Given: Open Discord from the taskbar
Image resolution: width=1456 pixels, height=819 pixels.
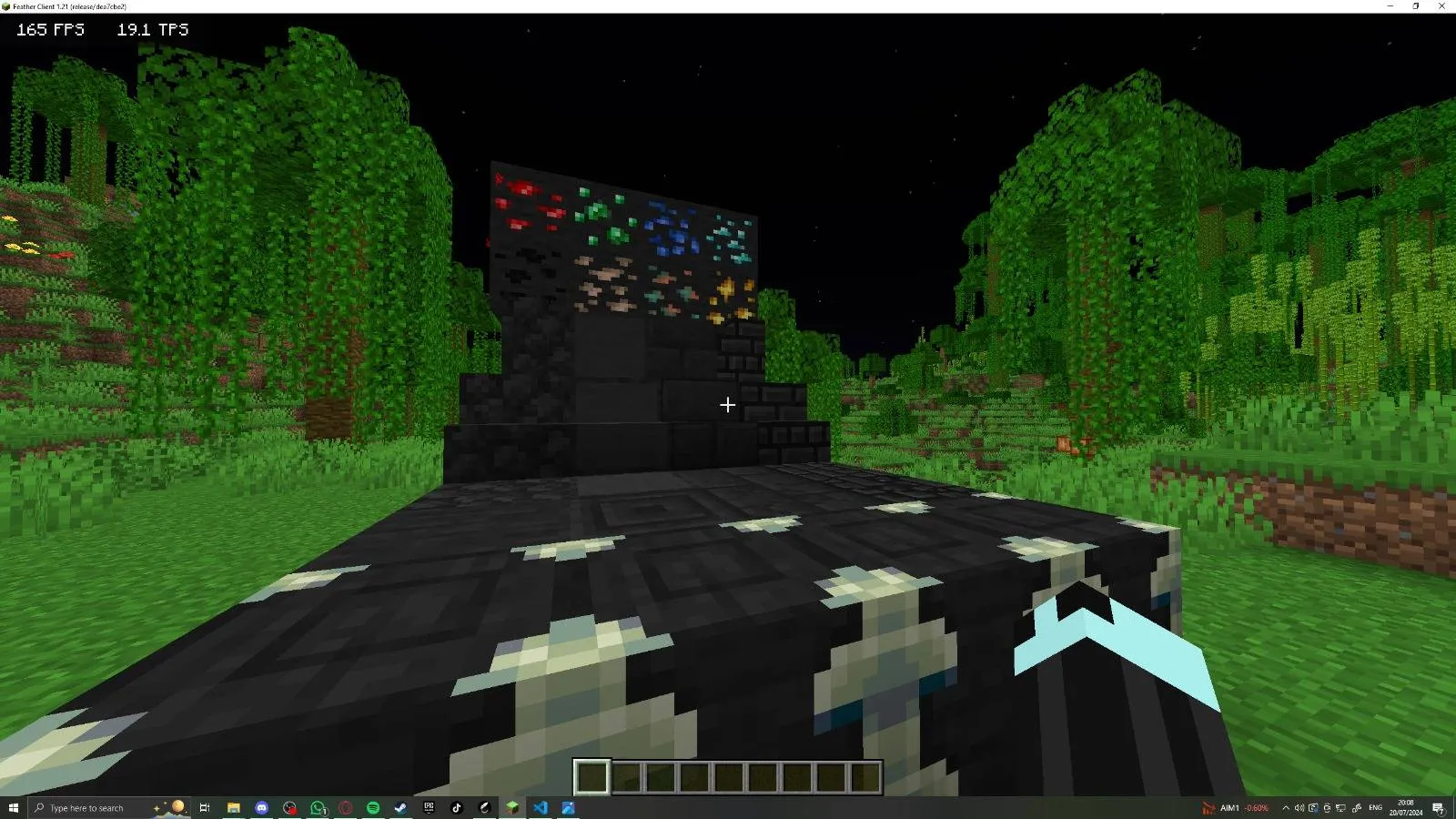Looking at the screenshot, I should point(262,807).
